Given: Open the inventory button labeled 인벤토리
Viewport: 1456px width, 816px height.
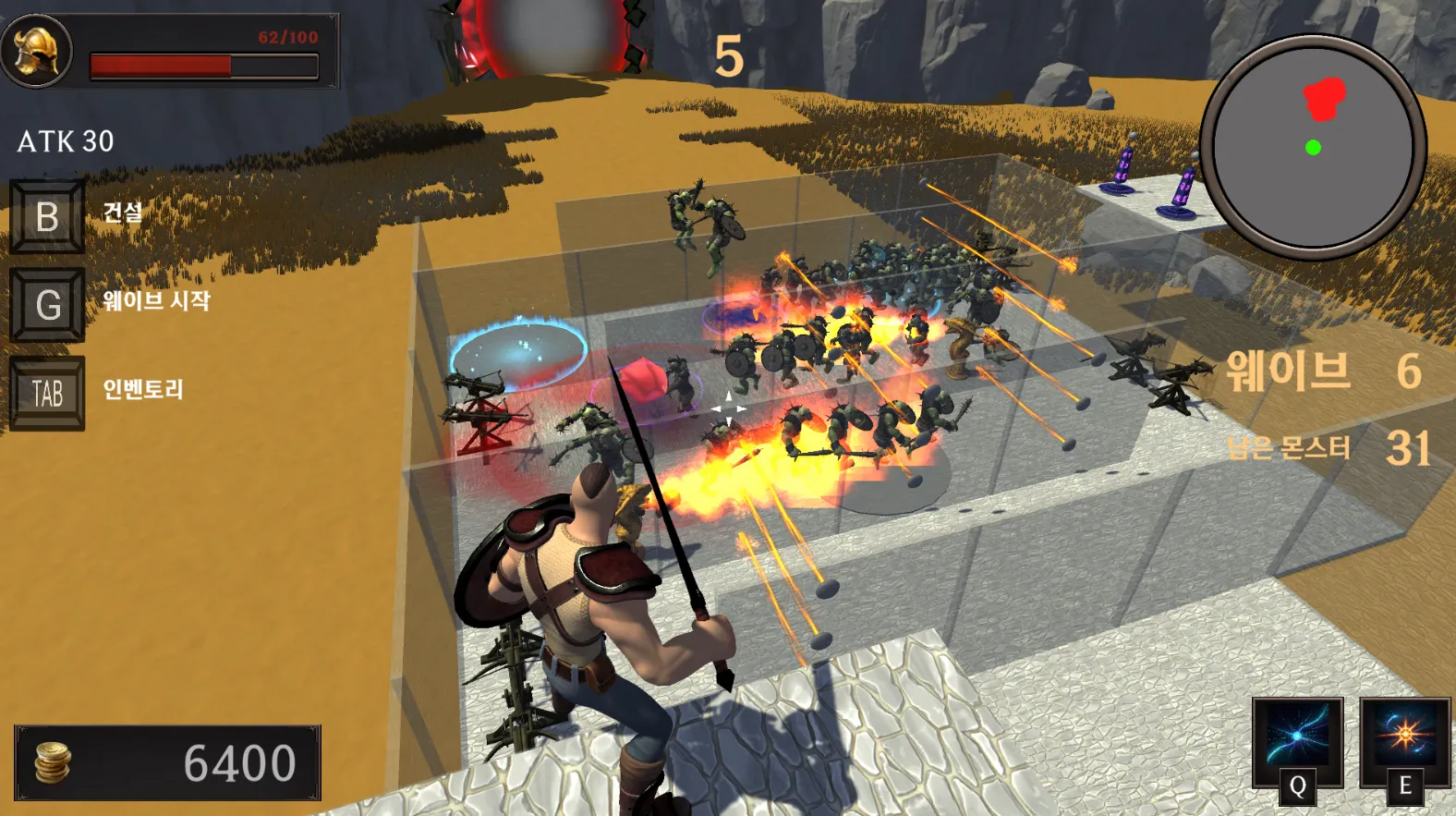Looking at the screenshot, I should (x=47, y=393).
